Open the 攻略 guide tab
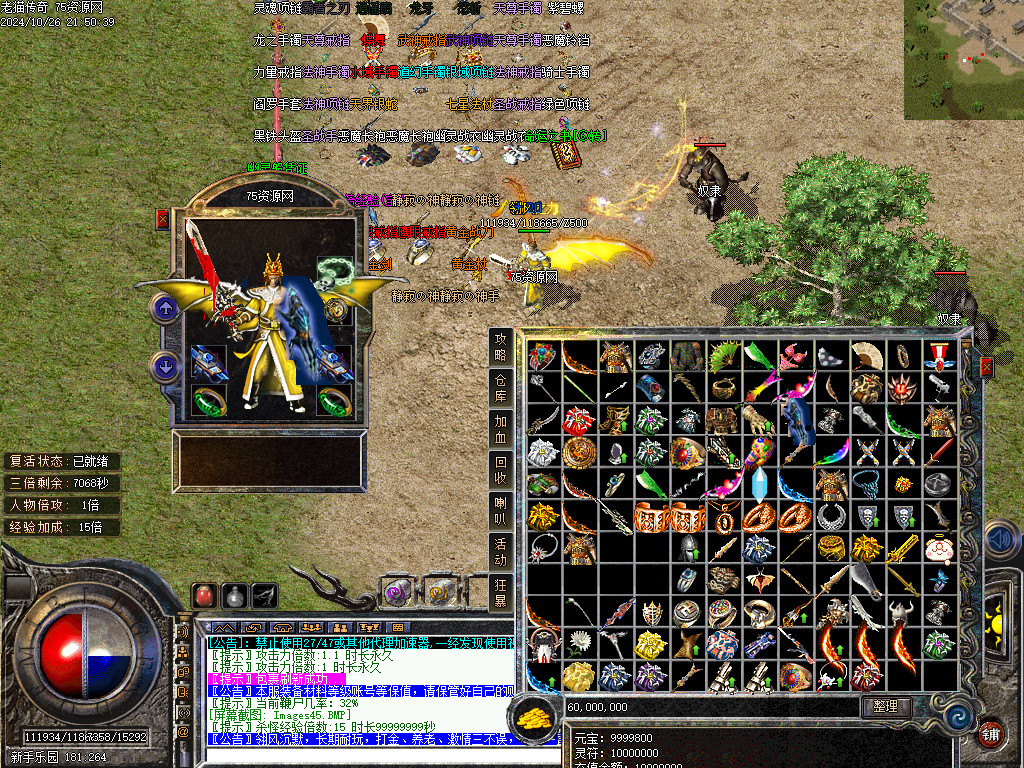Viewport: 1024px width, 768px height. pos(500,348)
